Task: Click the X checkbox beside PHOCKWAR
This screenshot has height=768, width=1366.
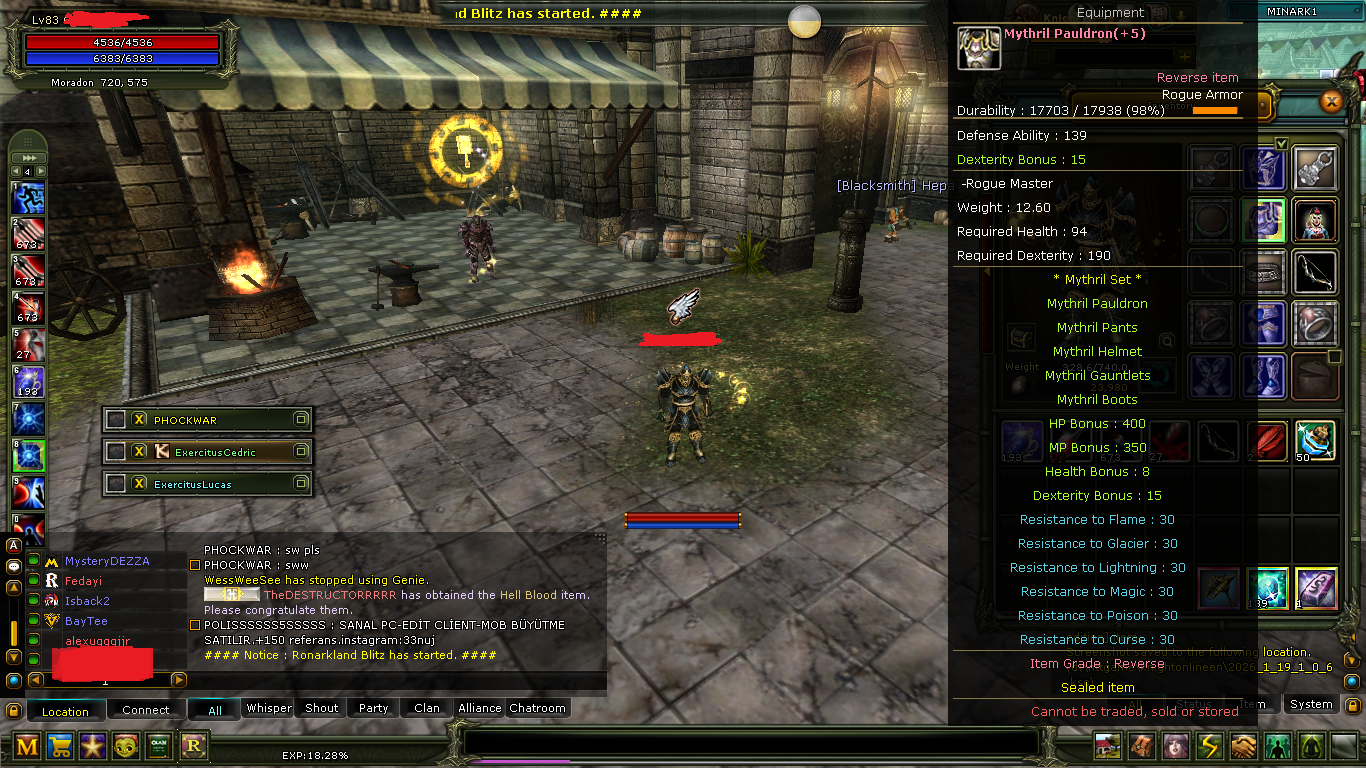Action: click(x=139, y=419)
